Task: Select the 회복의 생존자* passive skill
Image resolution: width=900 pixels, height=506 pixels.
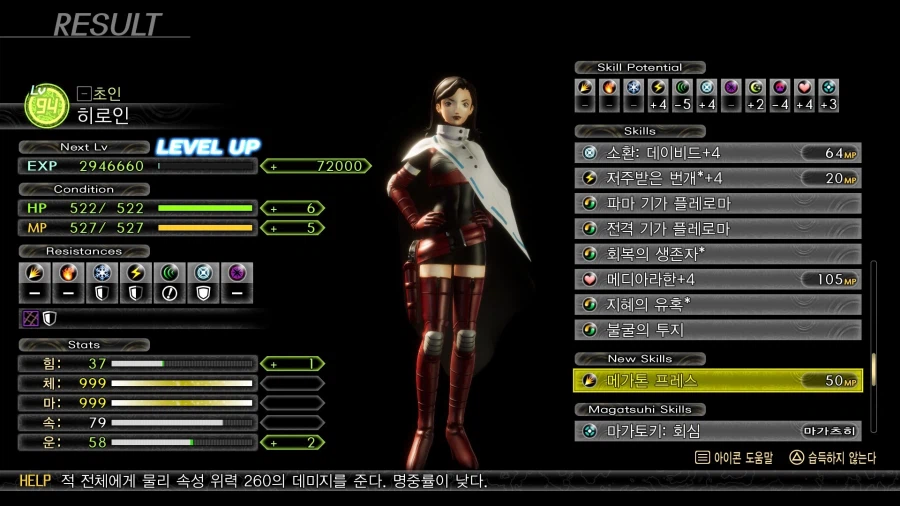Action: (x=717, y=254)
